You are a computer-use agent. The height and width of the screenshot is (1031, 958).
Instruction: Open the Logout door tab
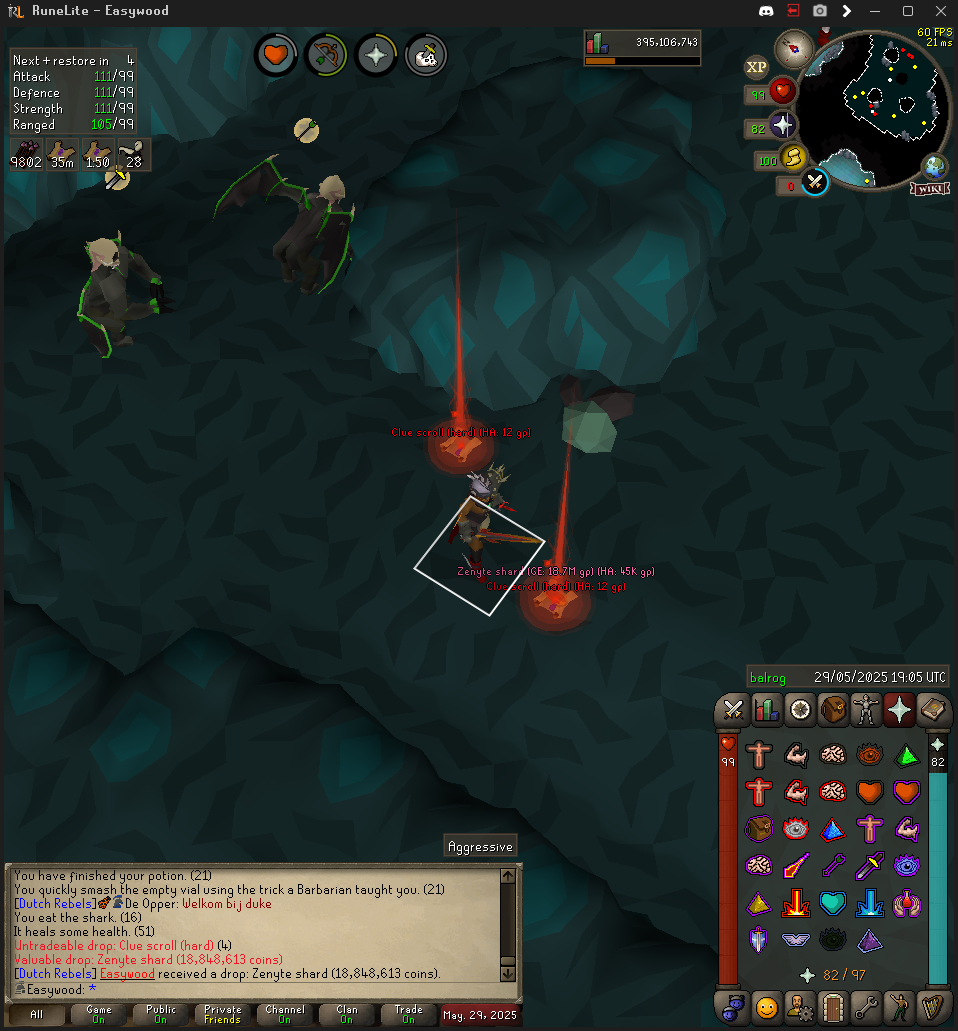tap(832, 1006)
